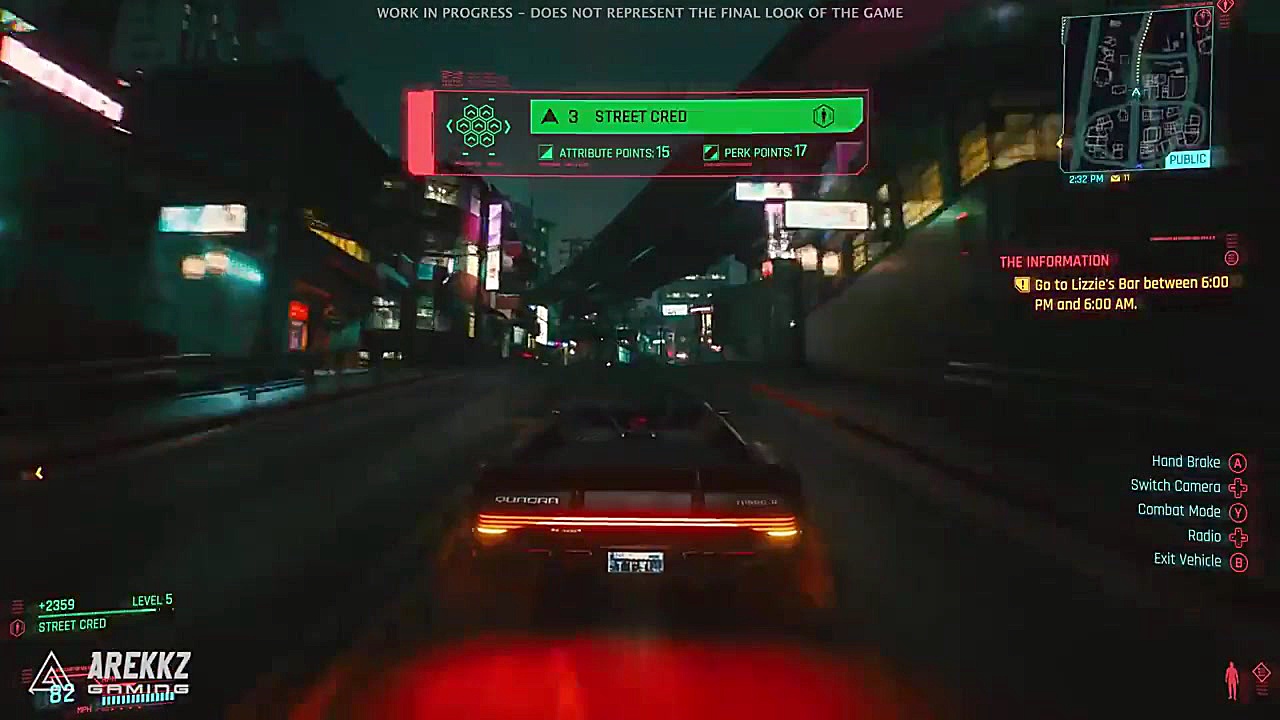Open the messages envelope icon showing 11

[1116, 178]
